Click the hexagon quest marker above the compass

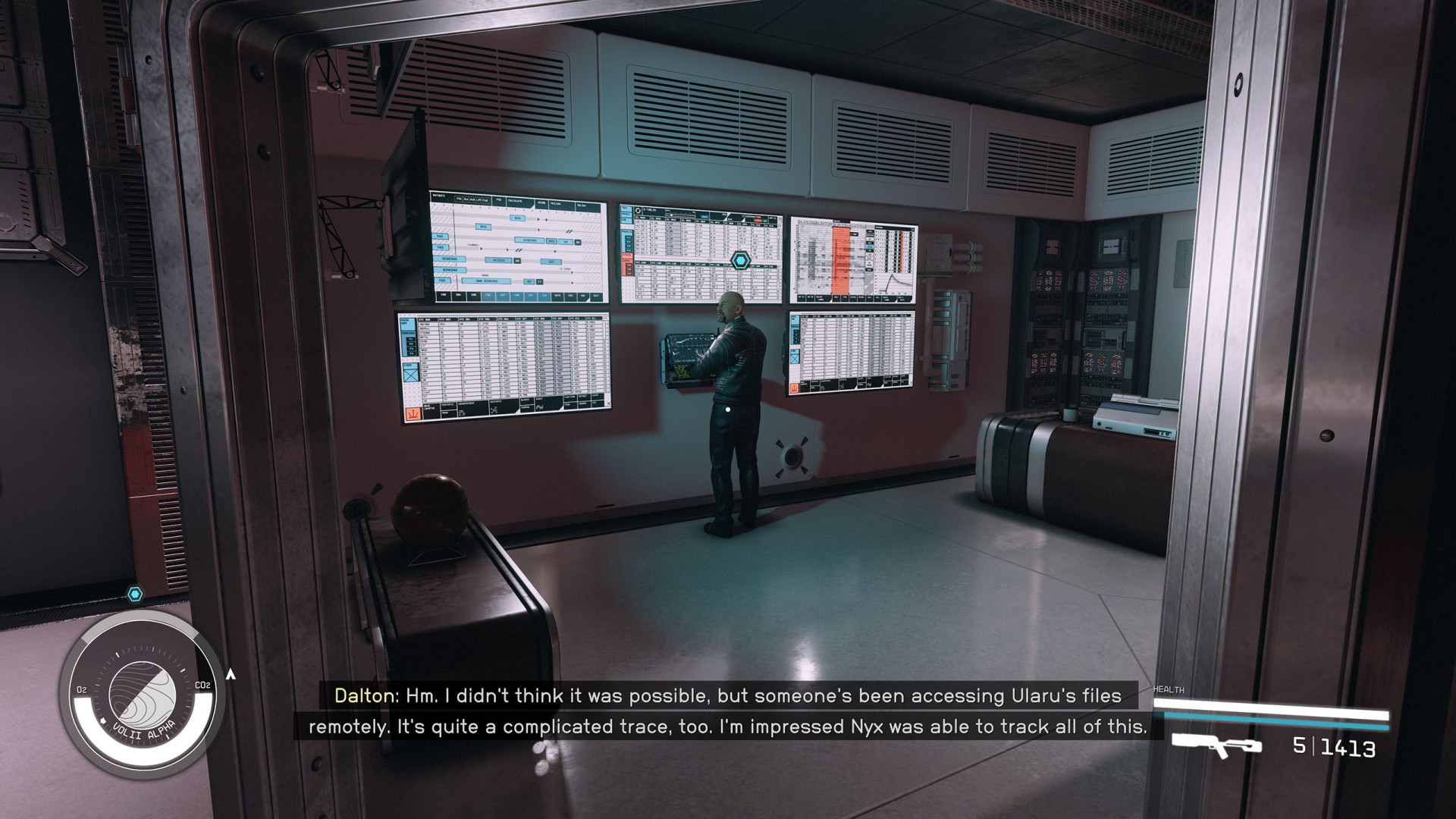click(x=135, y=594)
